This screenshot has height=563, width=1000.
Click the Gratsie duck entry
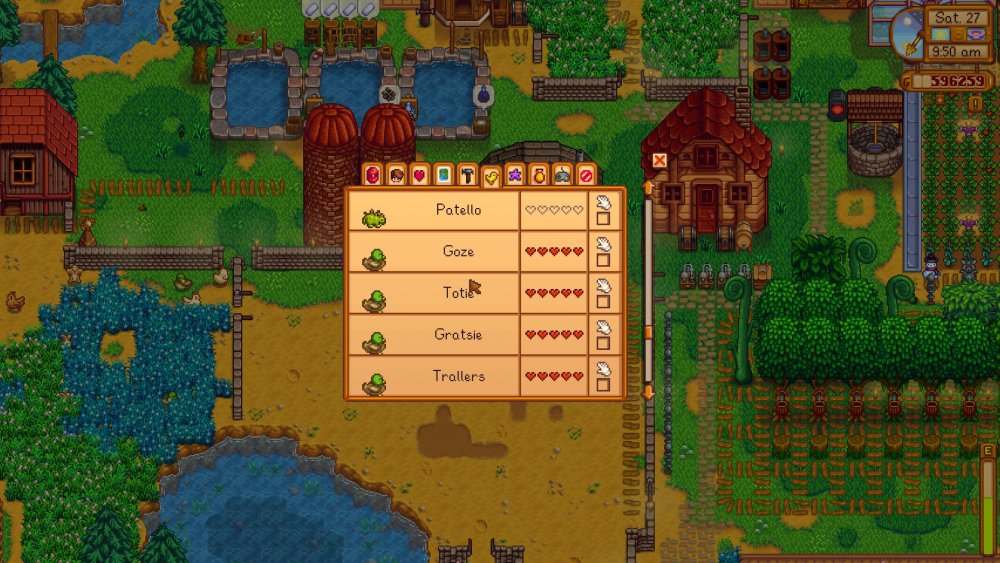click(x=458, y=334)
